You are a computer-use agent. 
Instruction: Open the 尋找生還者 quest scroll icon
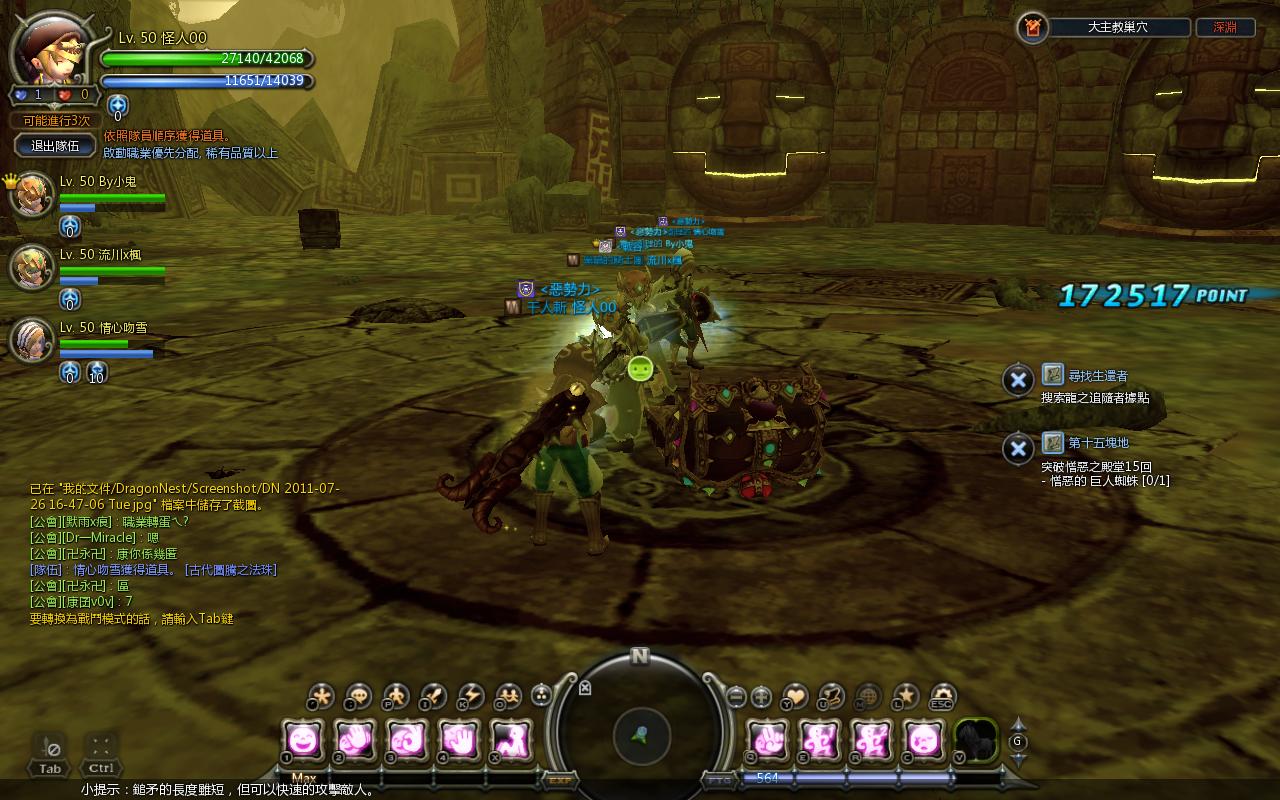click(1052, 375)
